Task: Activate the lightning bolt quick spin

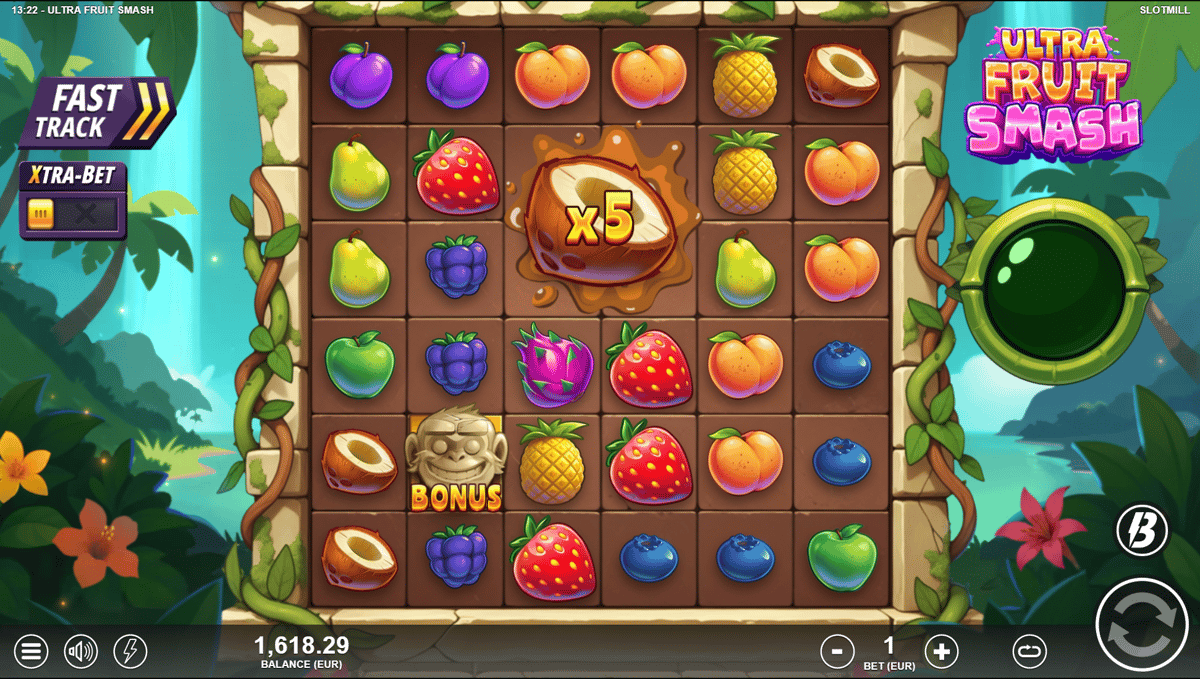Action: coord(130,652)
